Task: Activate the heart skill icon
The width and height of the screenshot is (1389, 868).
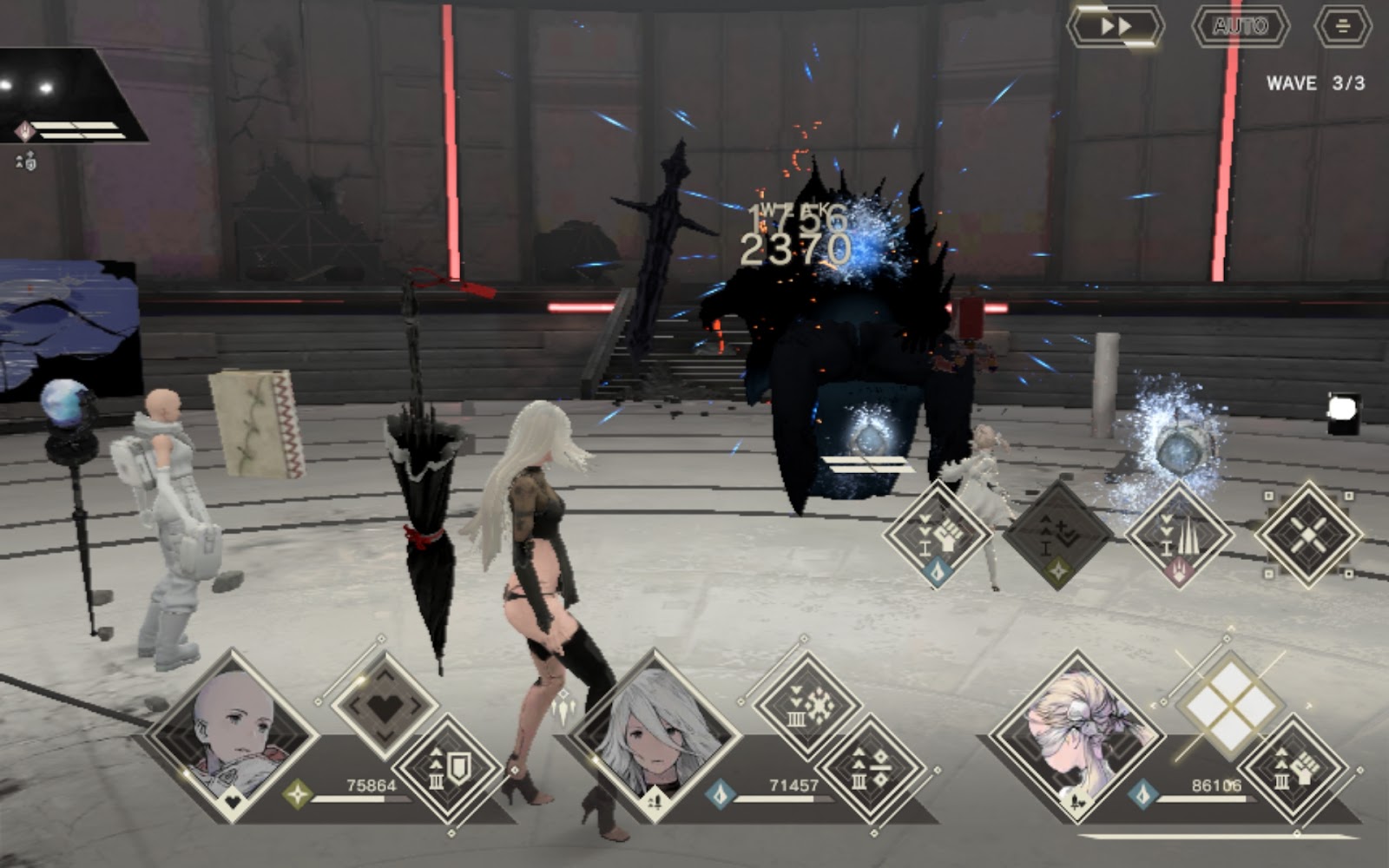Action: point(385,705)
